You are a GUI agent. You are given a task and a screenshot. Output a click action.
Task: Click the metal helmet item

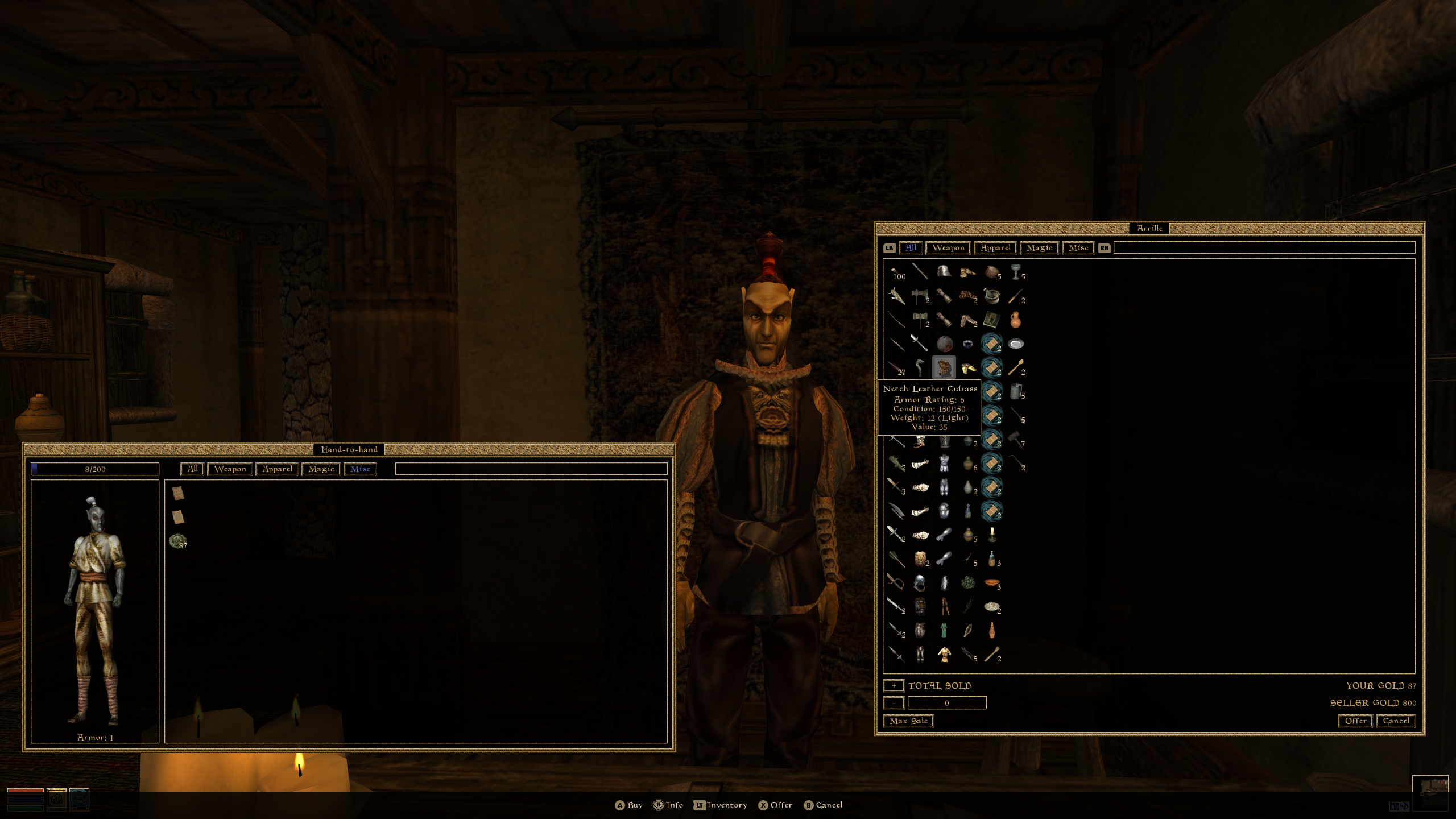[945, 271]
